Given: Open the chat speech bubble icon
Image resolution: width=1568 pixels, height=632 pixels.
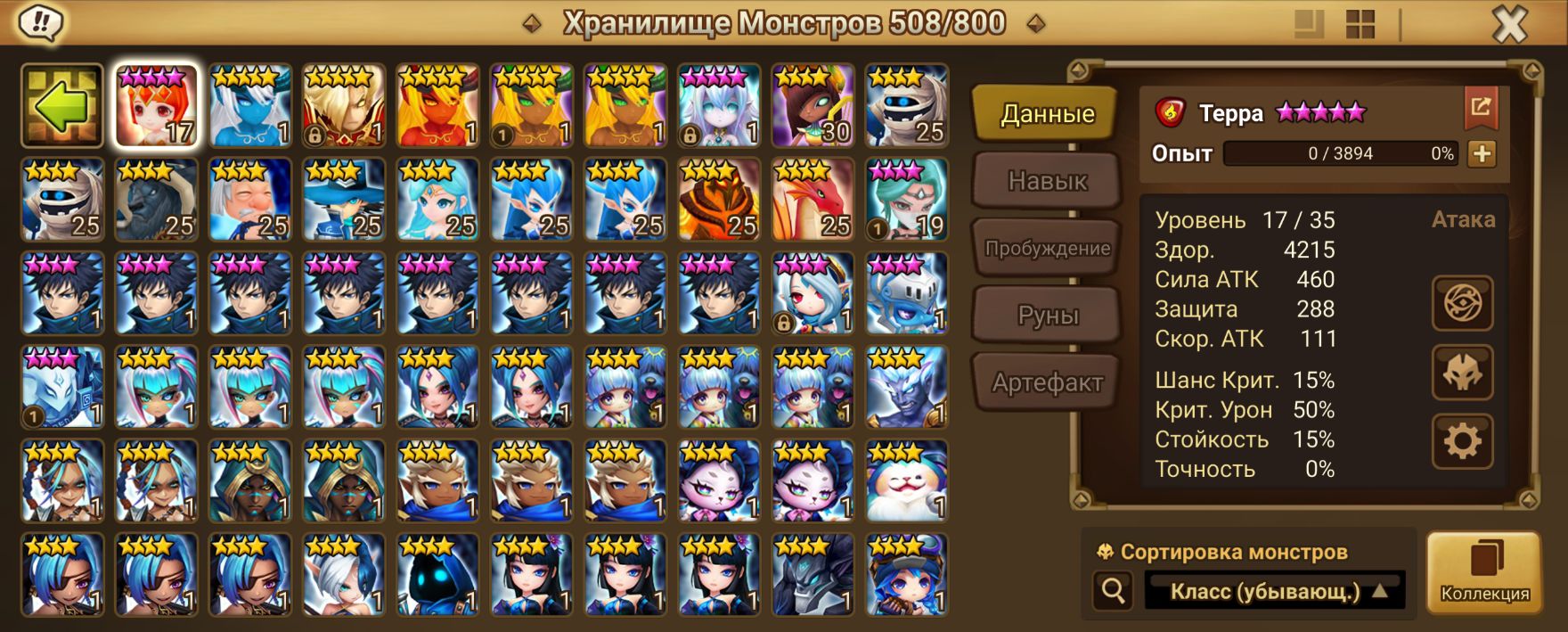Looking at the screenshot, I should click(x=41, y=23).
